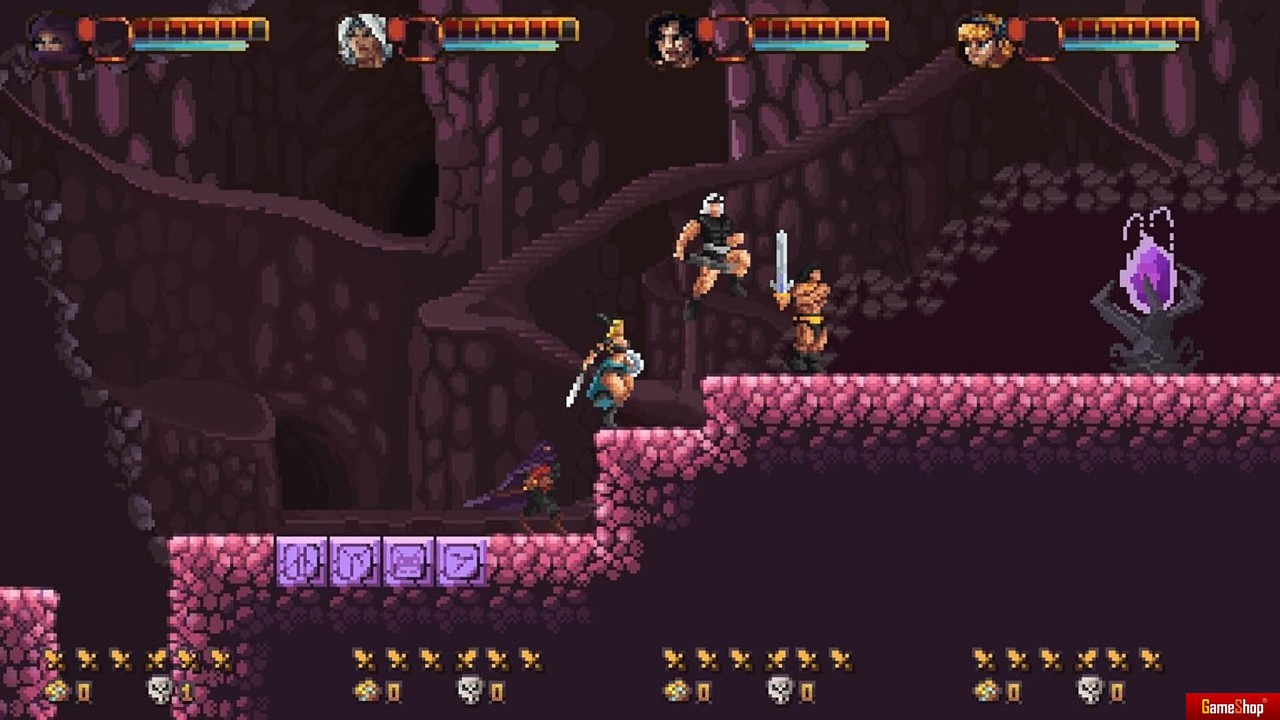Select the hooded purple character portrait
The height and width of the screenshot is (720, 1280).
point(50,42)
